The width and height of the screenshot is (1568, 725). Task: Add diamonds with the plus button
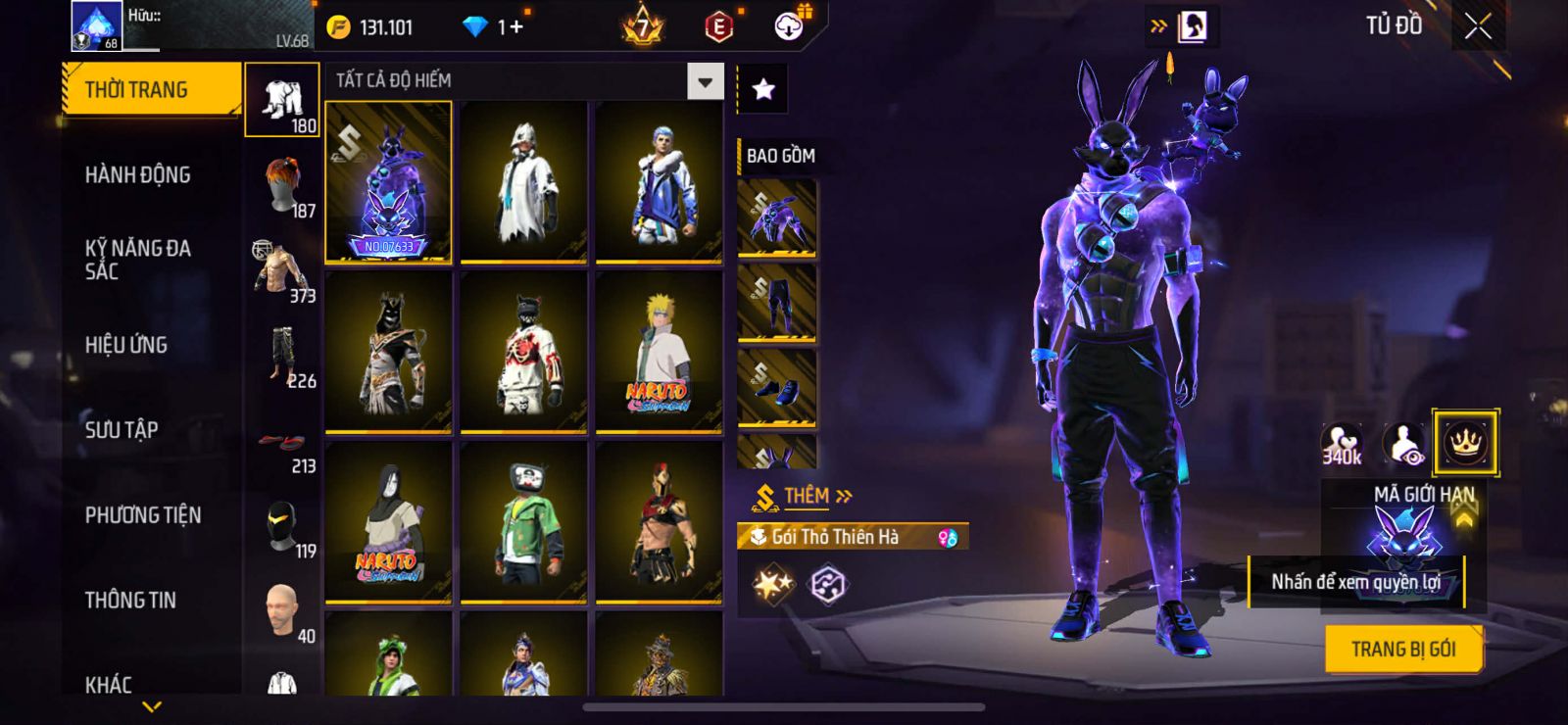516,27
